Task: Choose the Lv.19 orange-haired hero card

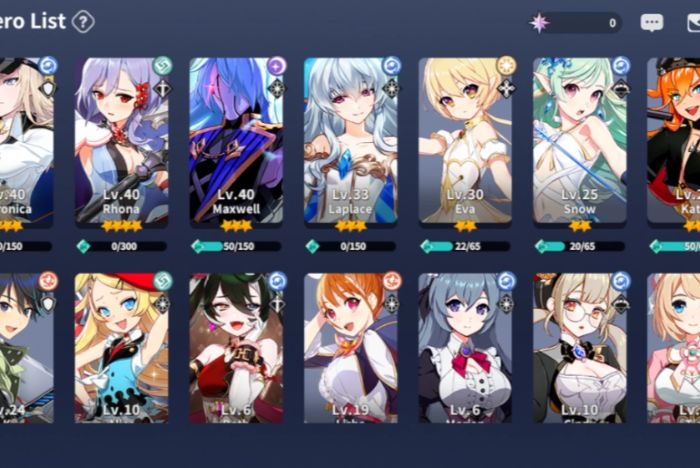Action: [351, 348]
